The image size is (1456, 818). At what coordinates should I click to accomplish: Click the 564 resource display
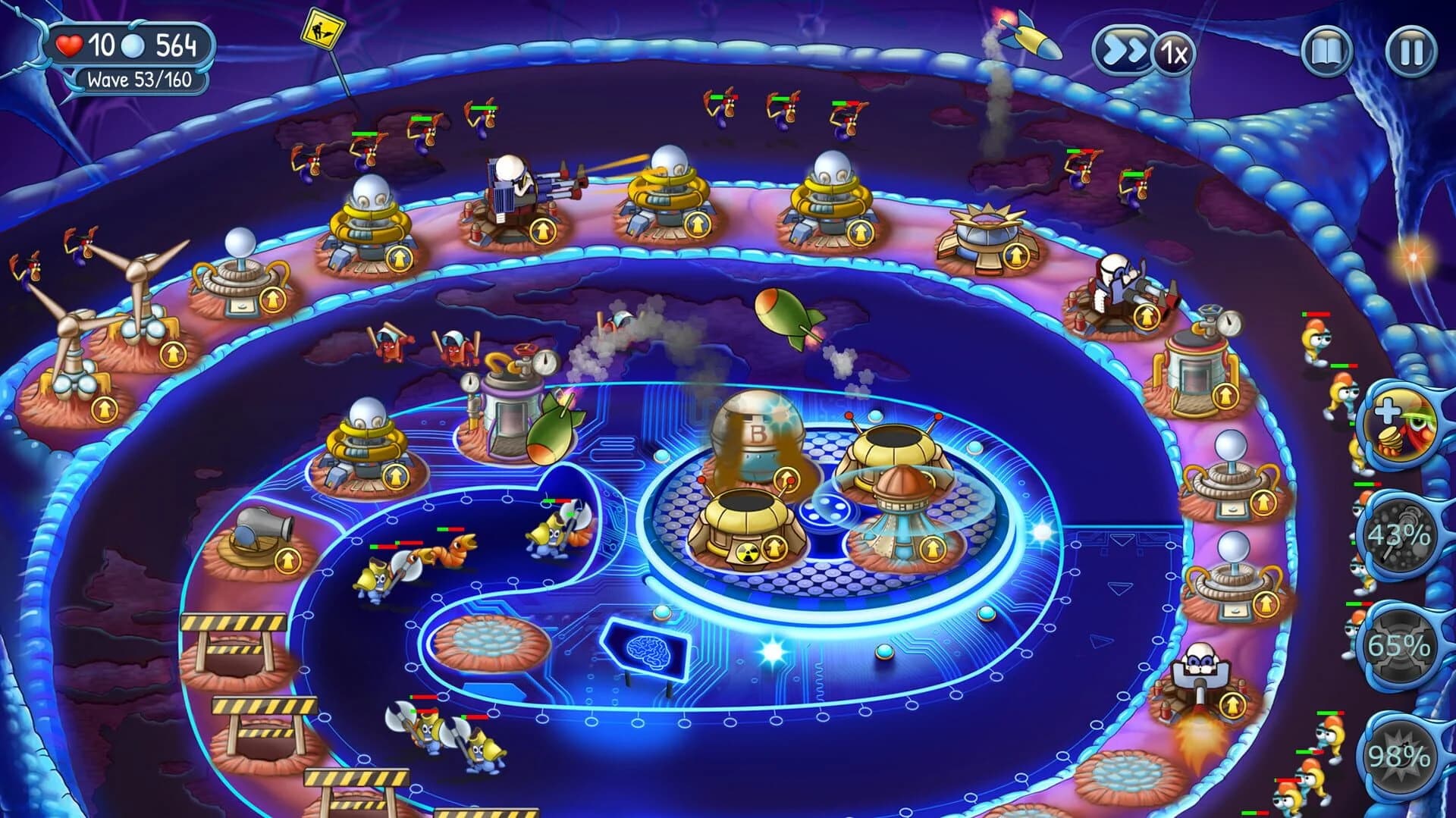[x=177, y=45]
